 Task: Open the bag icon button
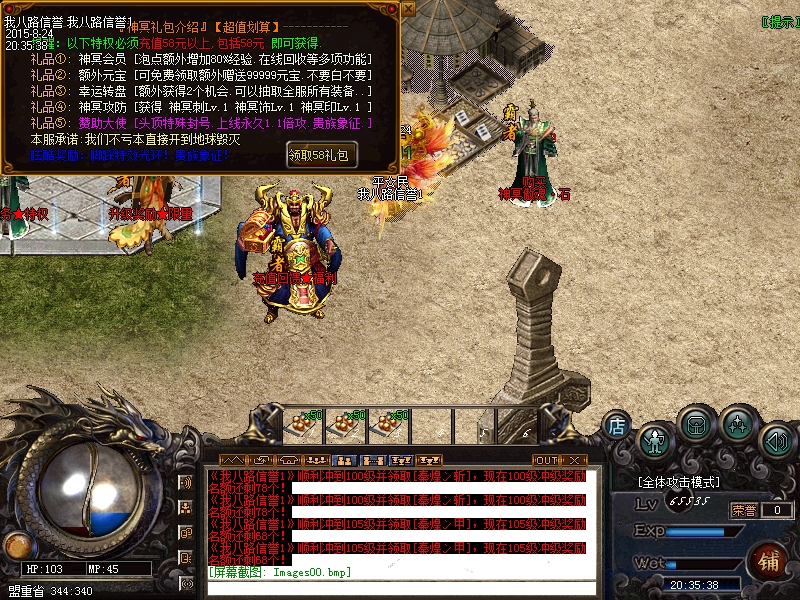tap(695, 423)
